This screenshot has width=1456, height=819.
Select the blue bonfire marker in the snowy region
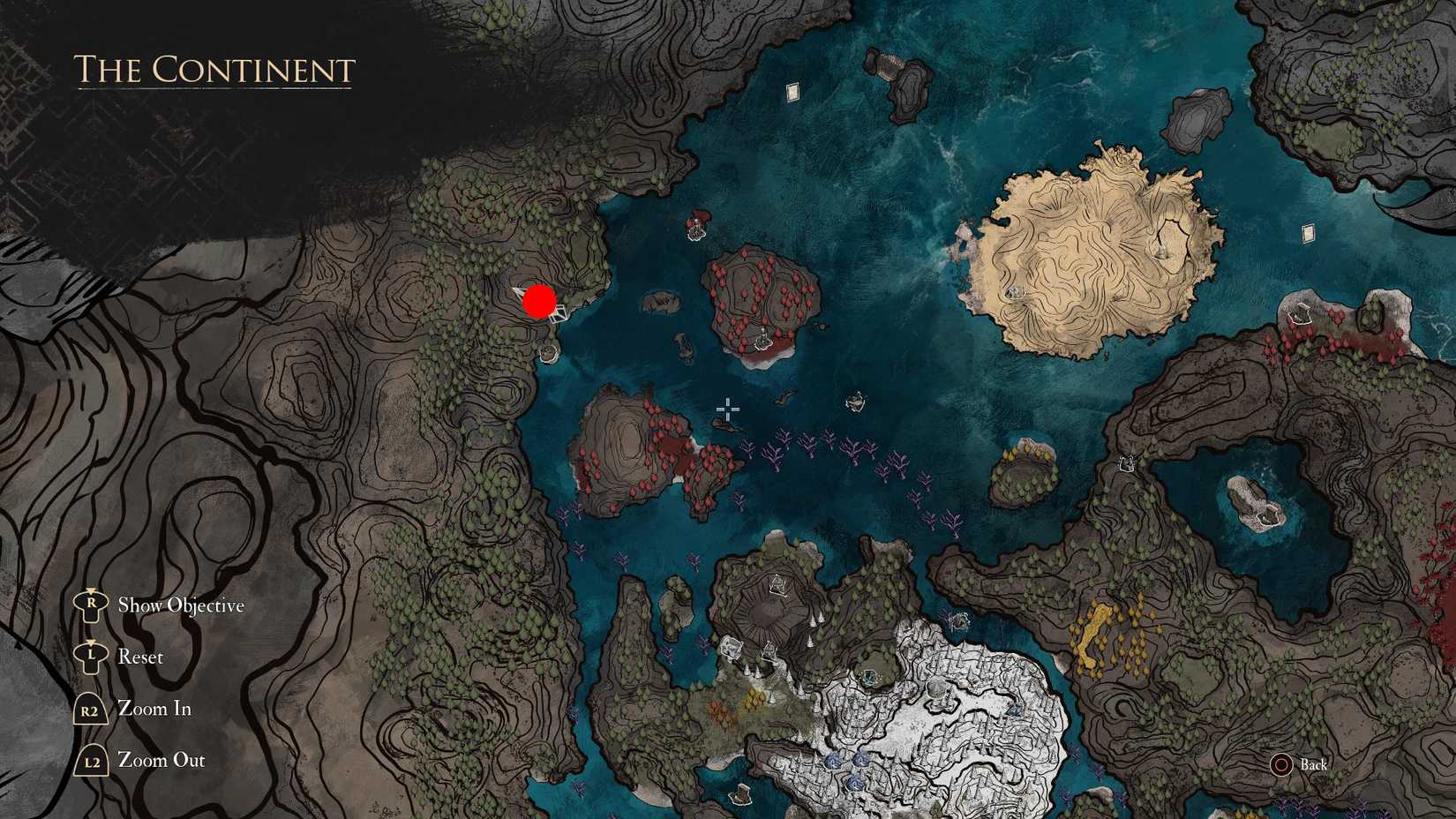[x=868, y=677]
